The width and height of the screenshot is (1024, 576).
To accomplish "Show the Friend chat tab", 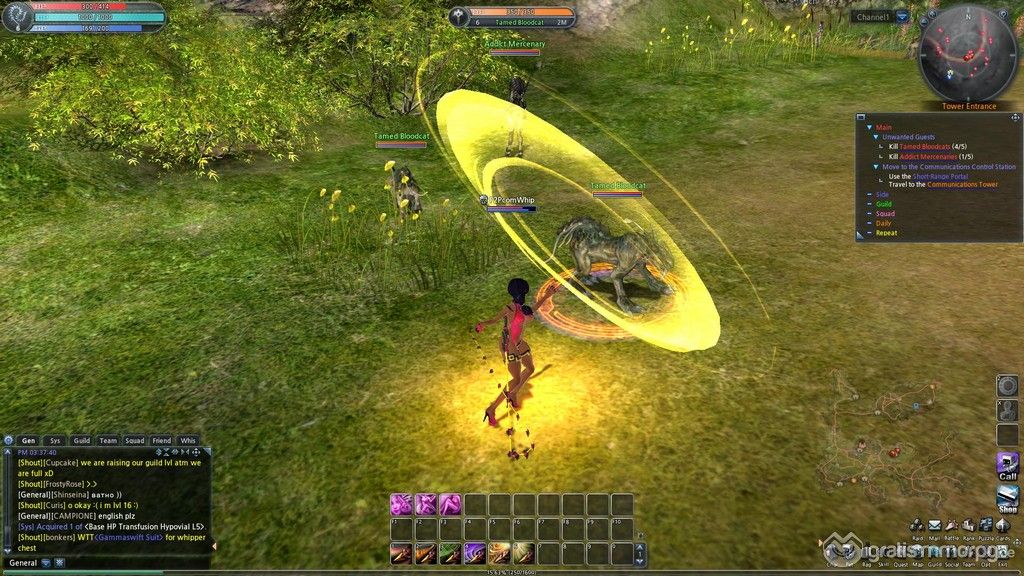I will point(161,440).
